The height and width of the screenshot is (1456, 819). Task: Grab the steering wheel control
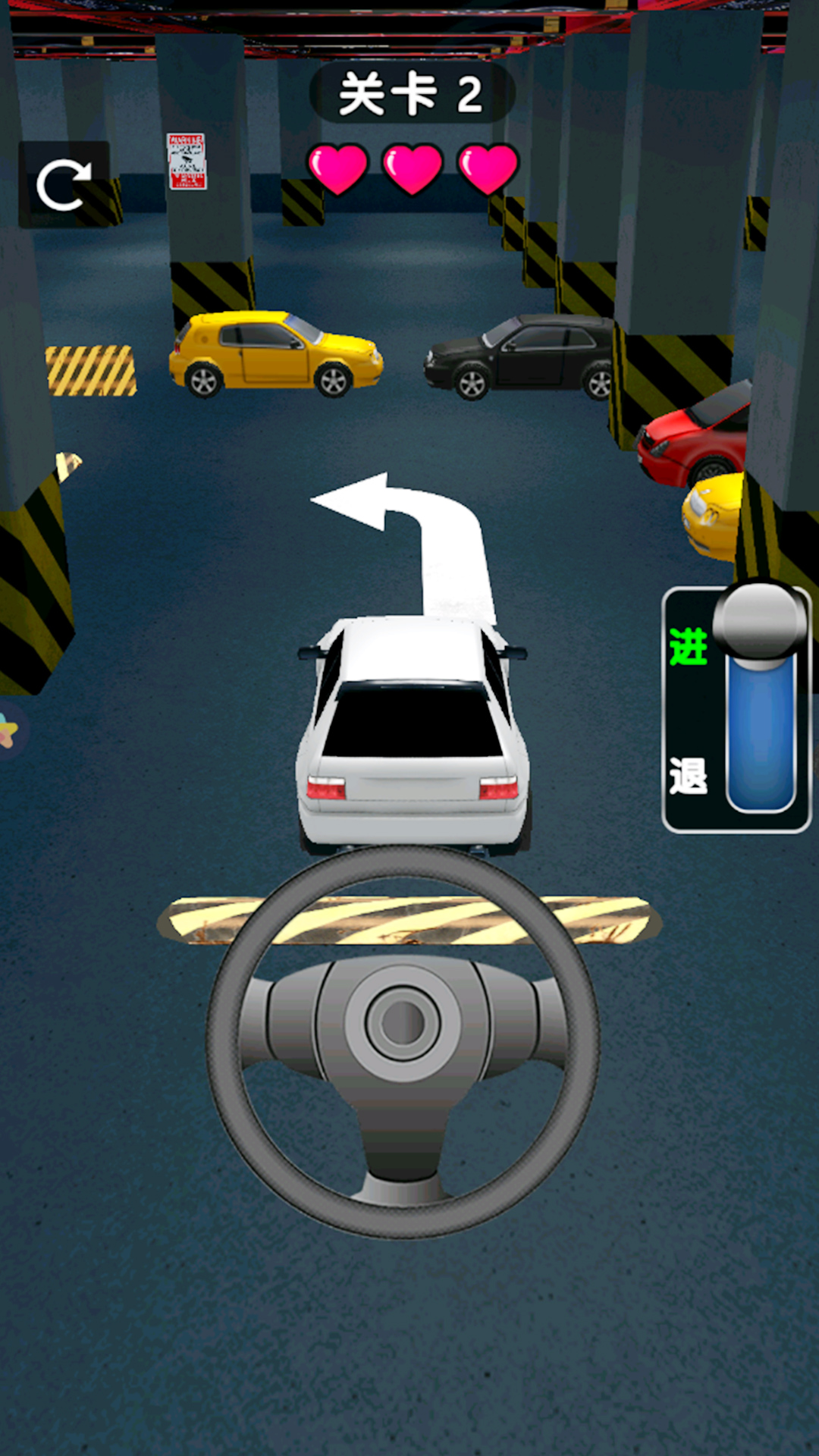pyautogui.click(x=403, y=1040)
